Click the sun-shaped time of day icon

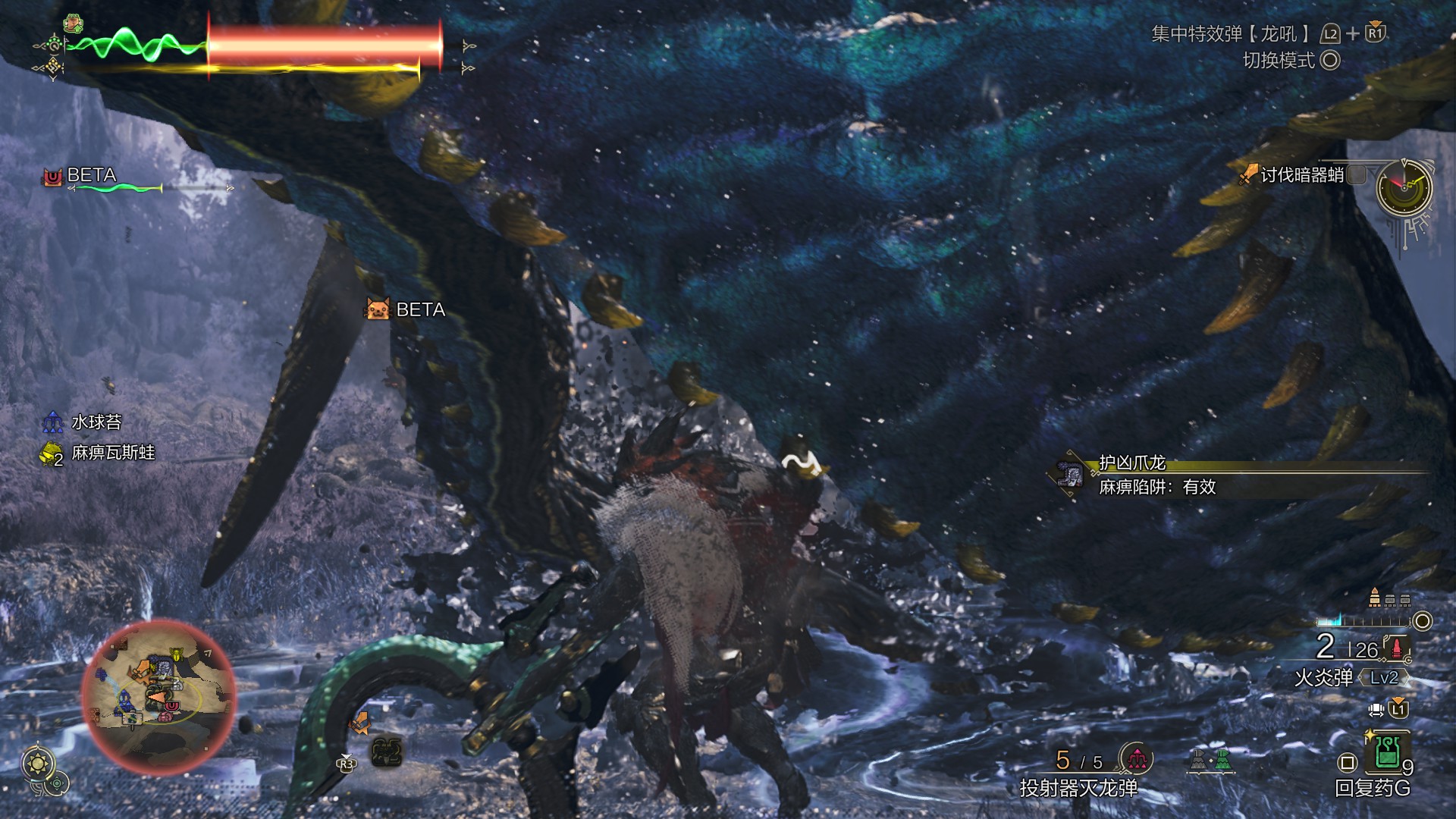[x=37, y=762]
